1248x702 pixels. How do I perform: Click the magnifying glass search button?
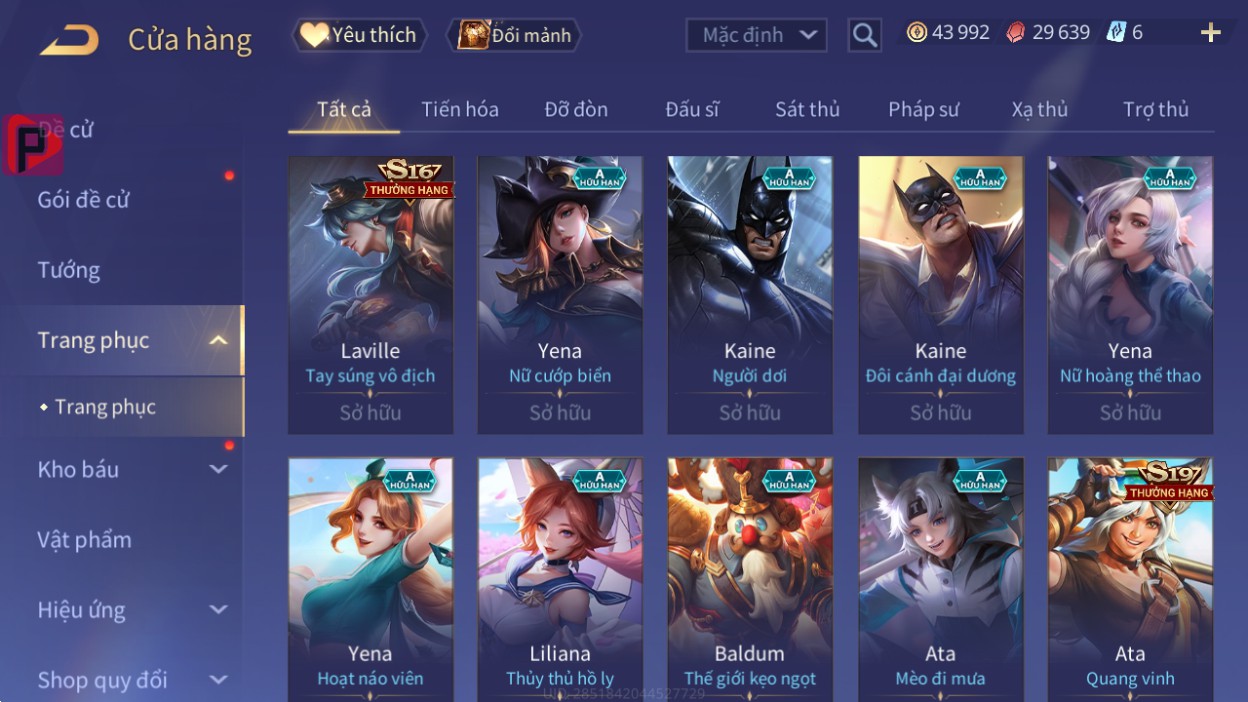[x=864, y=36]
